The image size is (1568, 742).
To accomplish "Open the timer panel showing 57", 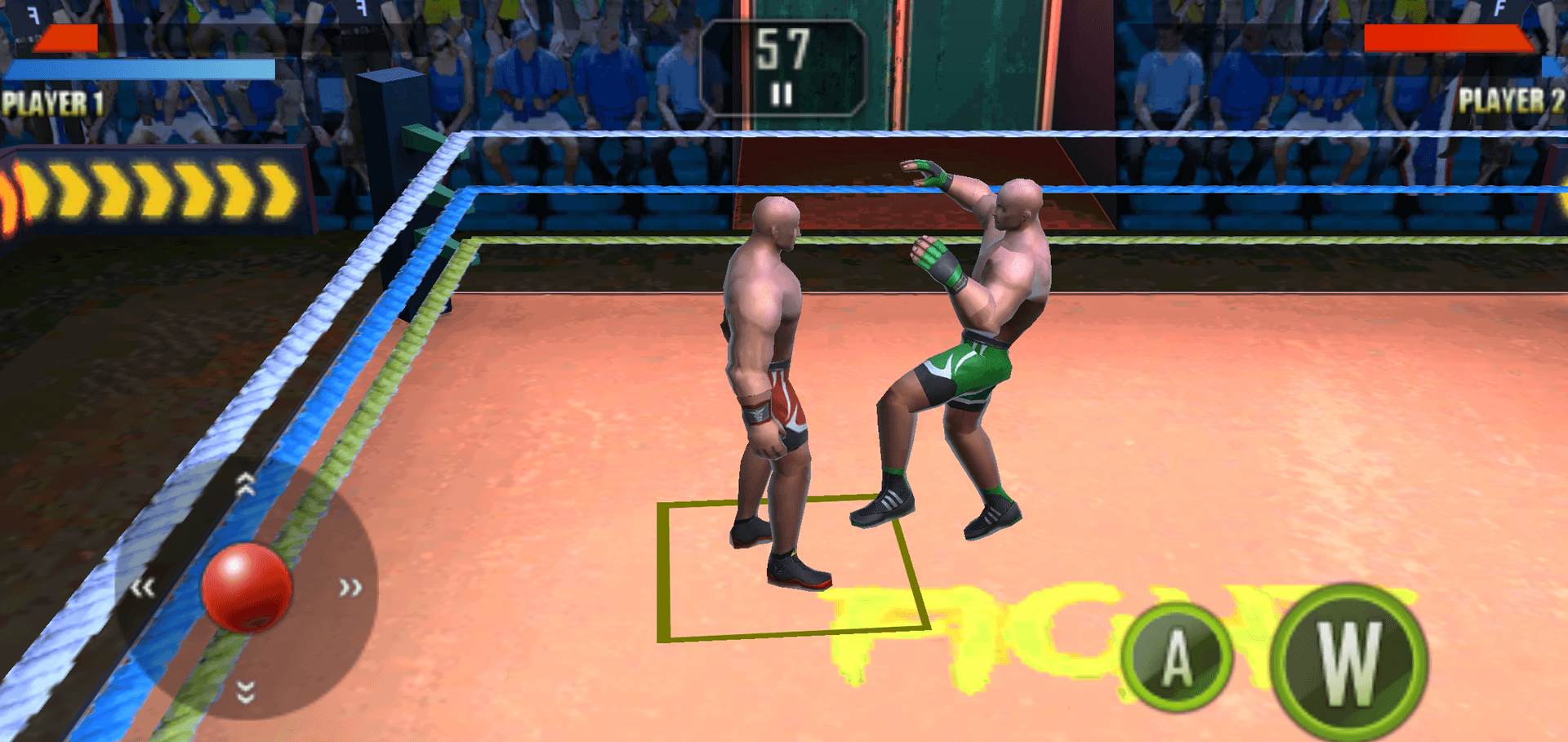I will tap(784, 47).
